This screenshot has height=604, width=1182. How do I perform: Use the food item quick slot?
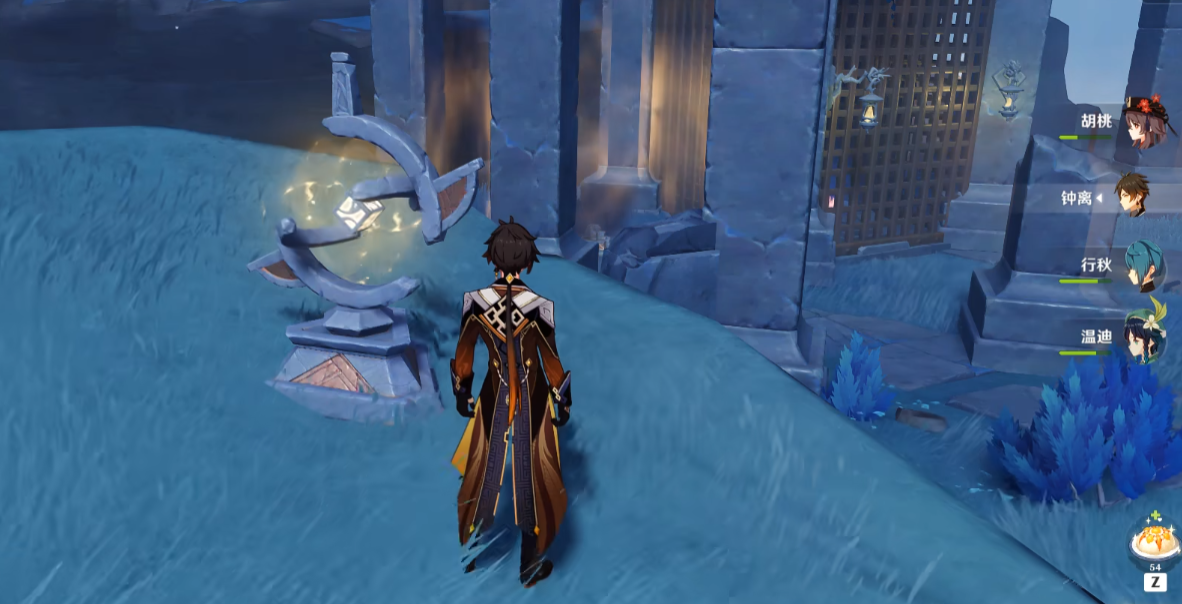pyautogui.click(x=1154, y=543)
